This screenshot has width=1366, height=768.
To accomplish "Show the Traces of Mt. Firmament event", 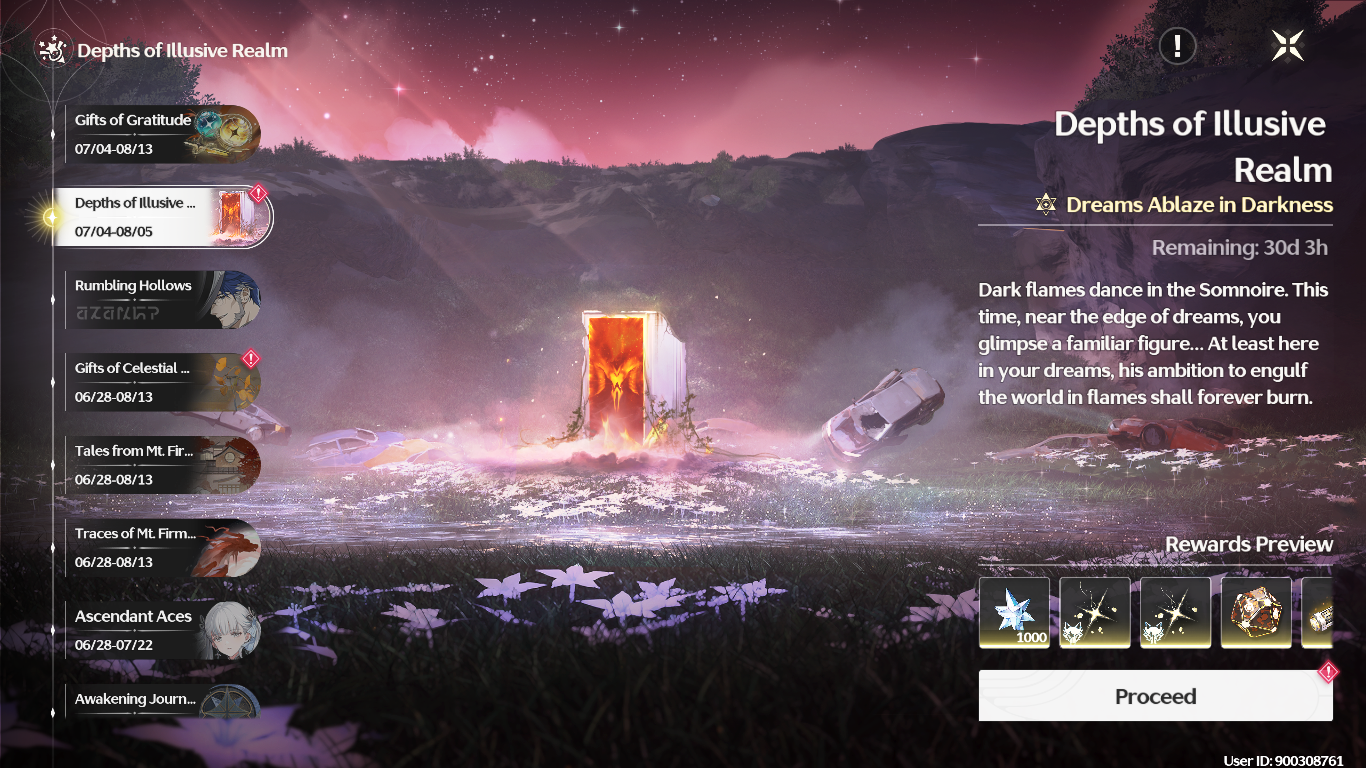I will coord(160,547).
